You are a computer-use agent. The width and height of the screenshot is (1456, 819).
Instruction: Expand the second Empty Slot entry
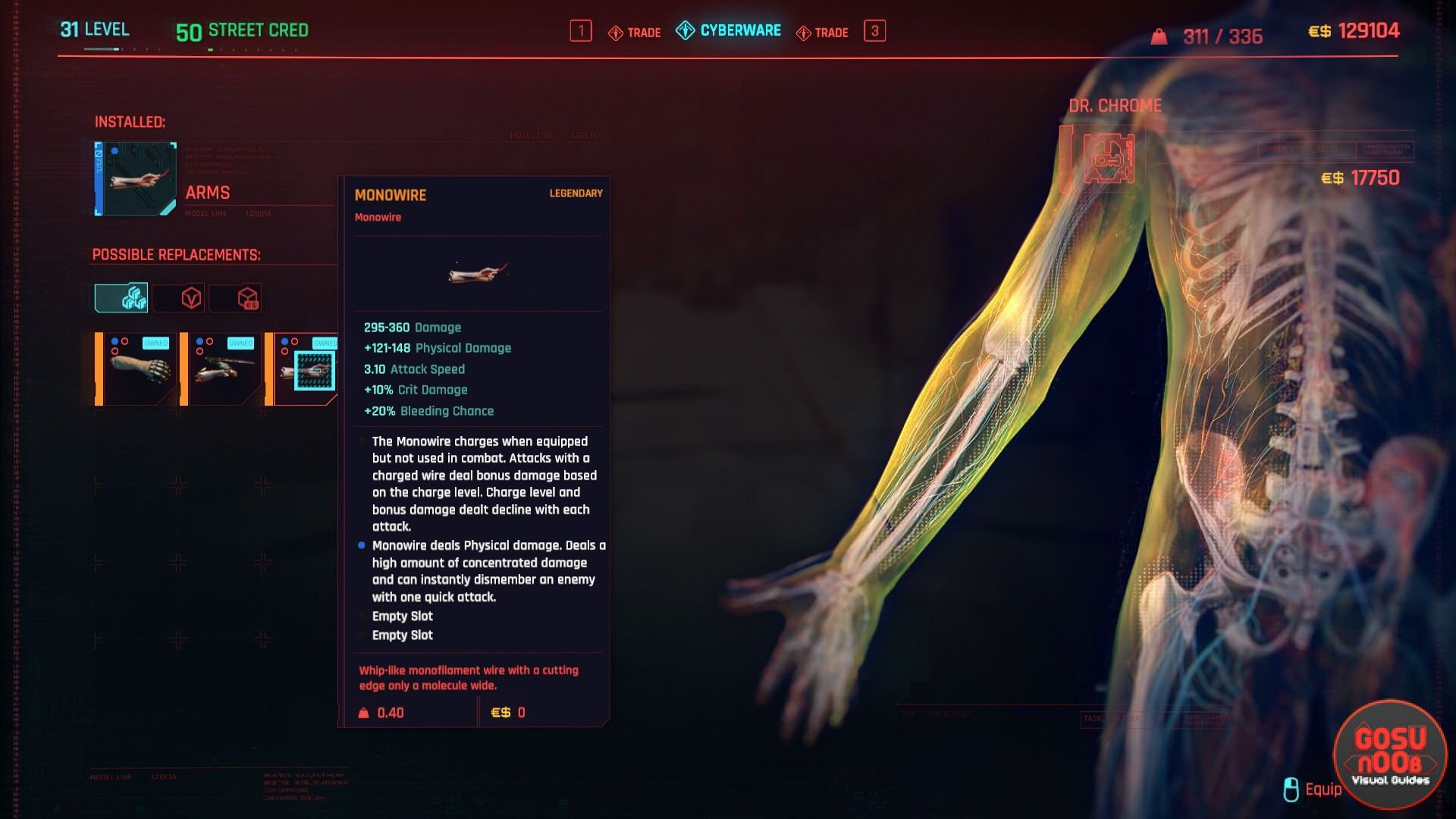point(402,635)
